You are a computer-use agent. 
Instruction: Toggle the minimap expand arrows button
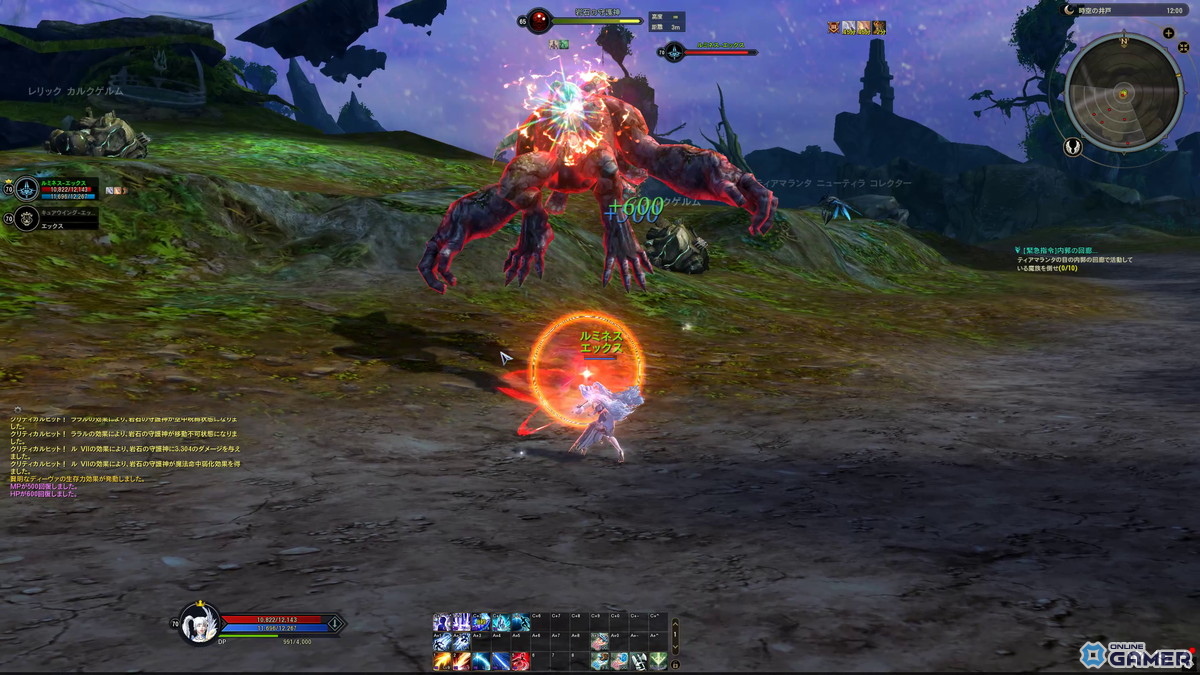pos(1183,47)
